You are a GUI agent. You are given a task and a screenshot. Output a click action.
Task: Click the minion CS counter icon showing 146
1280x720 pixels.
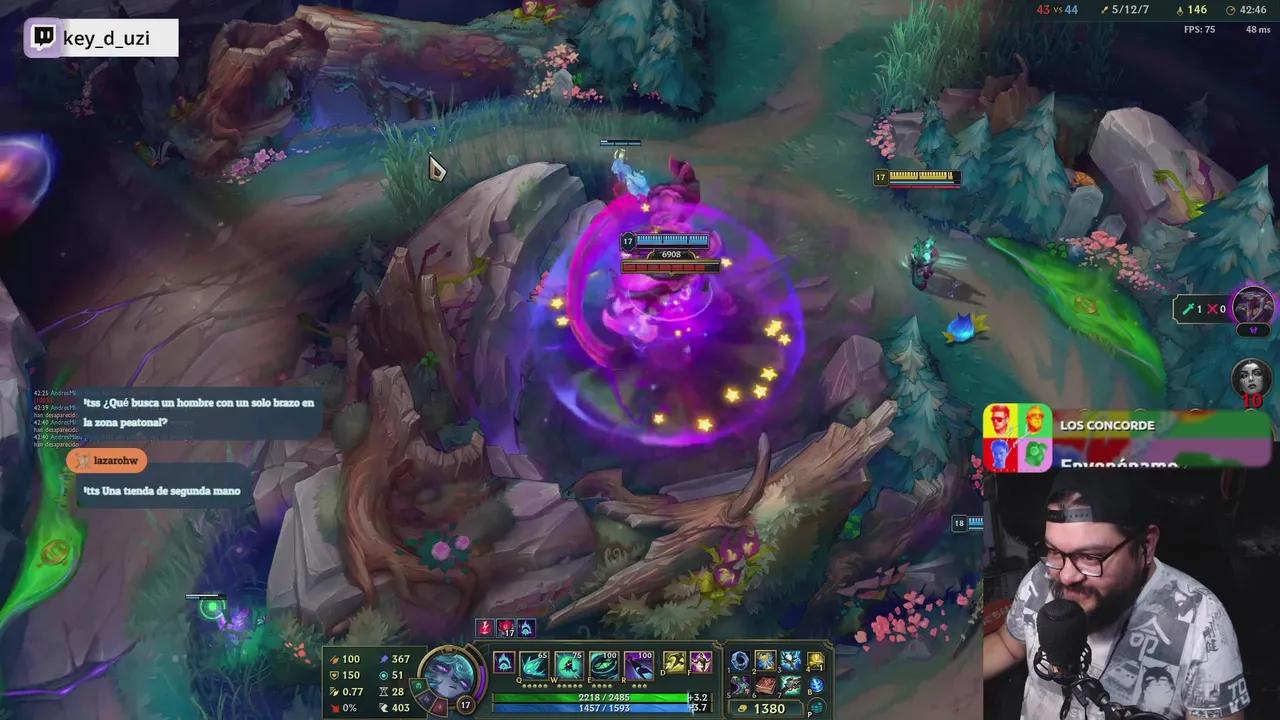[1180, 9]
